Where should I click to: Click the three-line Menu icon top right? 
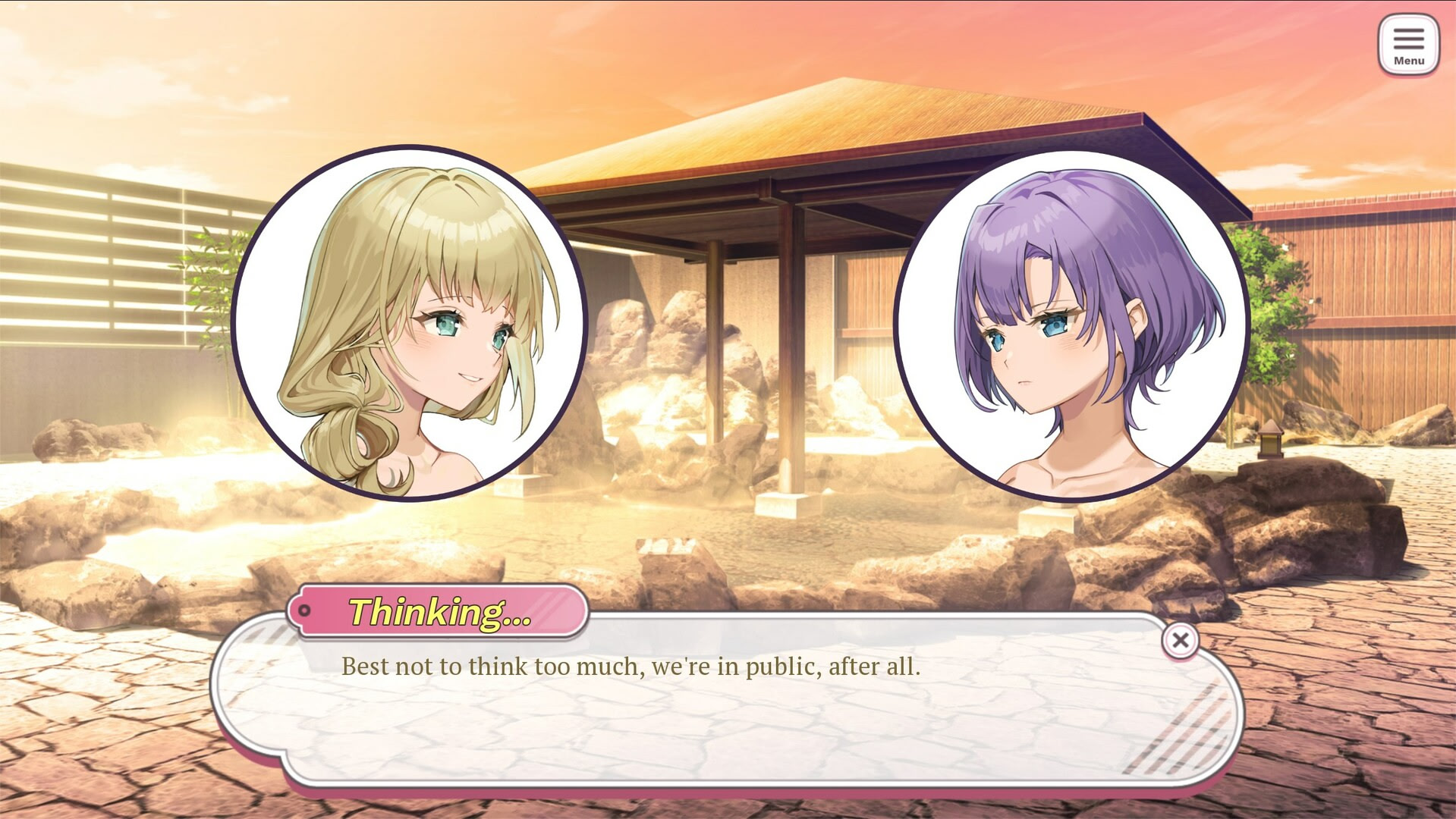pyautogui.click(x=1409, y=39)
